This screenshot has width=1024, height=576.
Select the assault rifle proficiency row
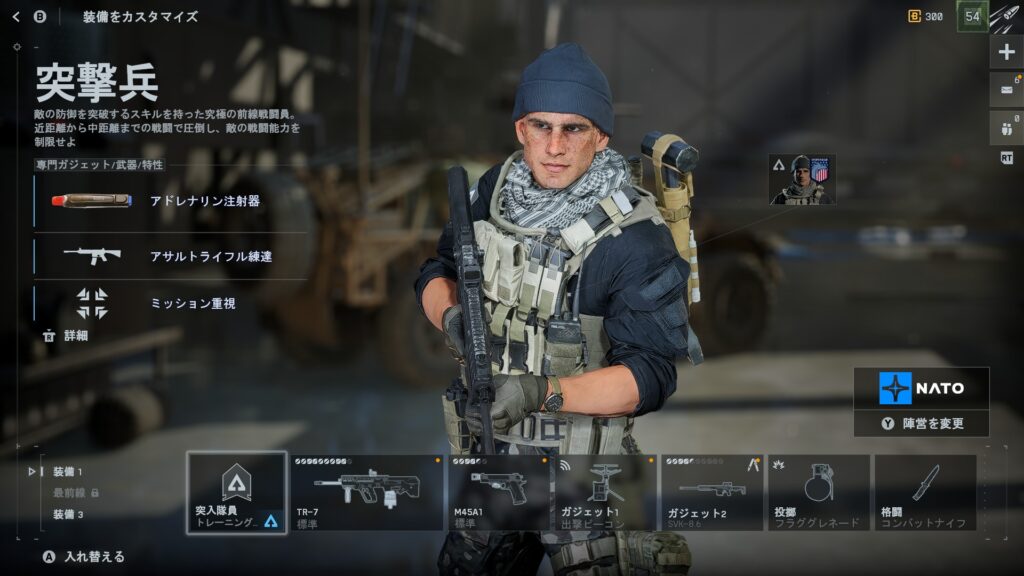coord(170,256)
